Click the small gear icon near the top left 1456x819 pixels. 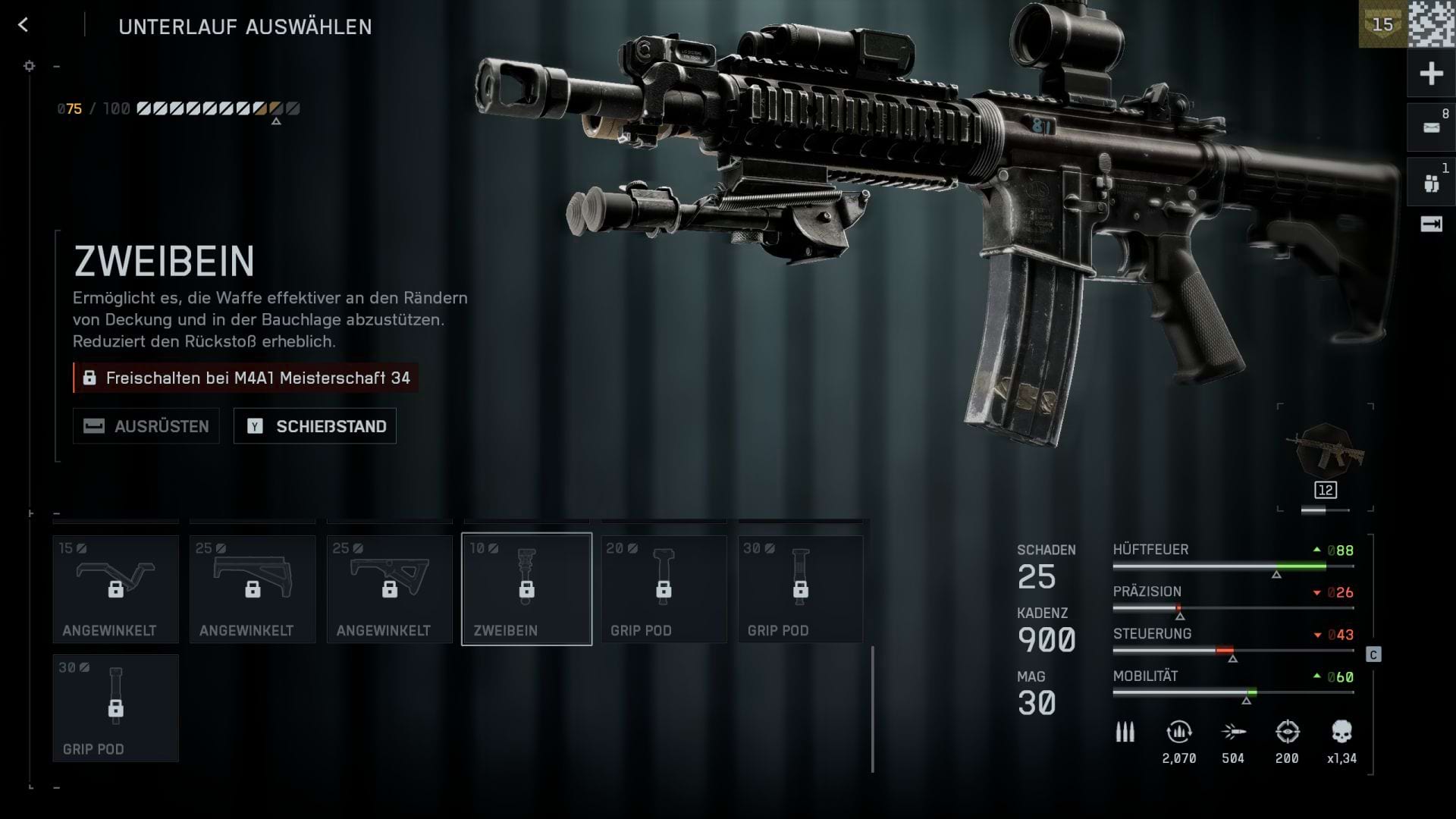[30, 66]
